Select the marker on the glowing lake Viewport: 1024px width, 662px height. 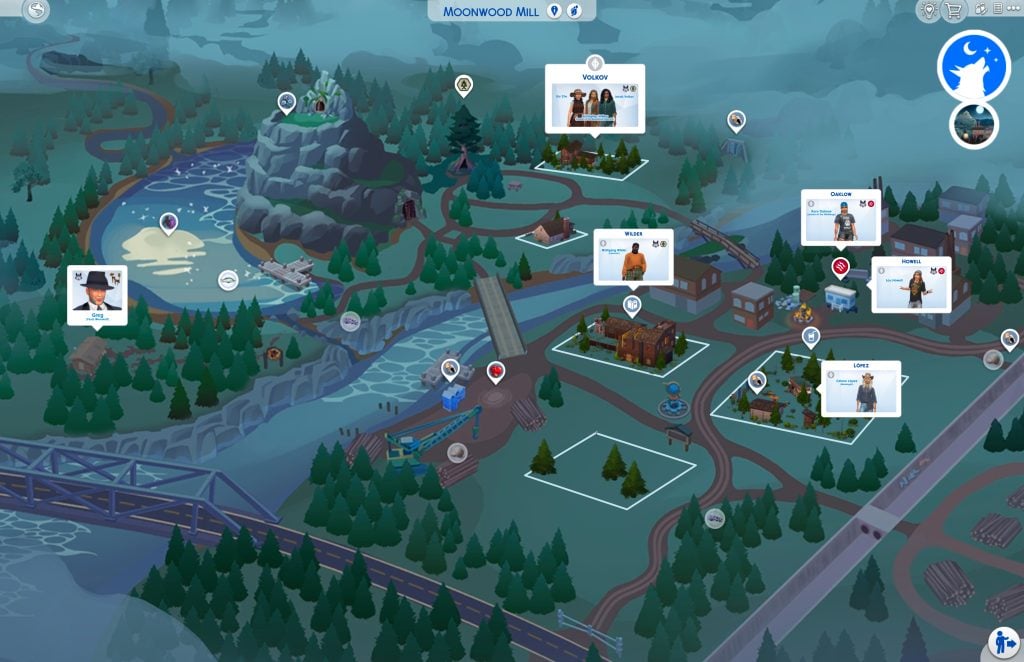coord(168,222)
